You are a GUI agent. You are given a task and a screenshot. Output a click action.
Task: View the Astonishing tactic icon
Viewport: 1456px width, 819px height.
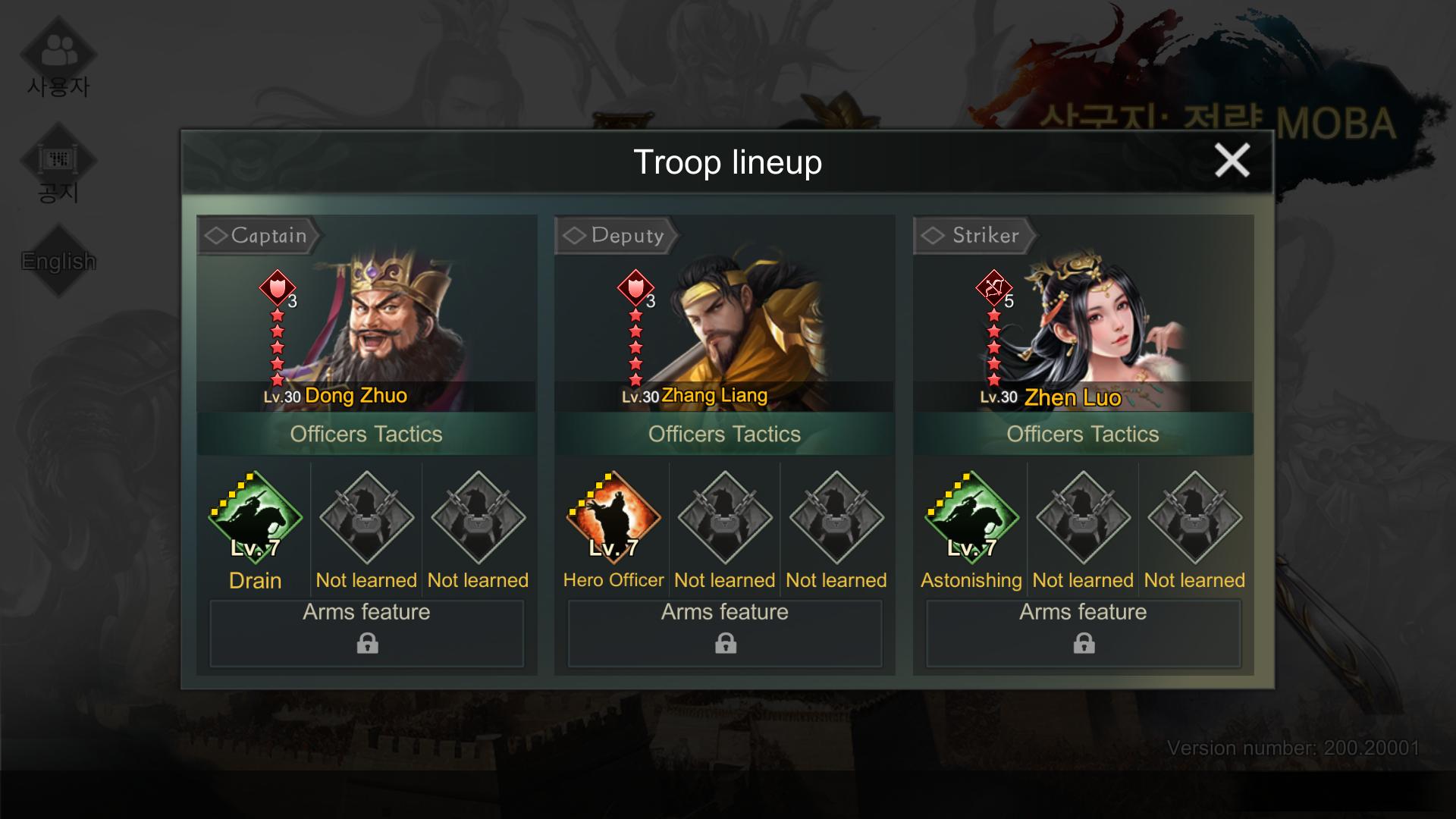(x=971, y=518)
